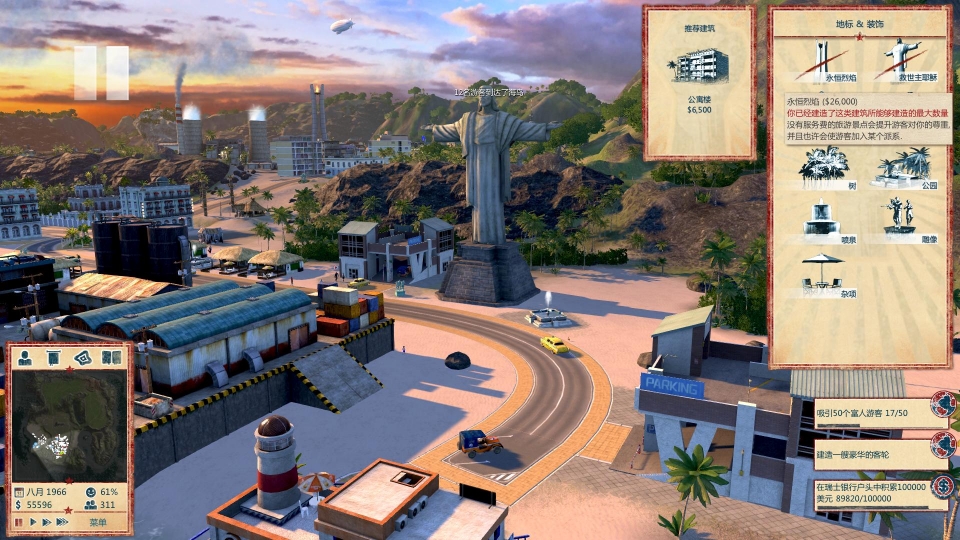Viewport: 960px width, 540px height.
Task: Open the 菜单 (Menu) button
Action: coord(98,522)
